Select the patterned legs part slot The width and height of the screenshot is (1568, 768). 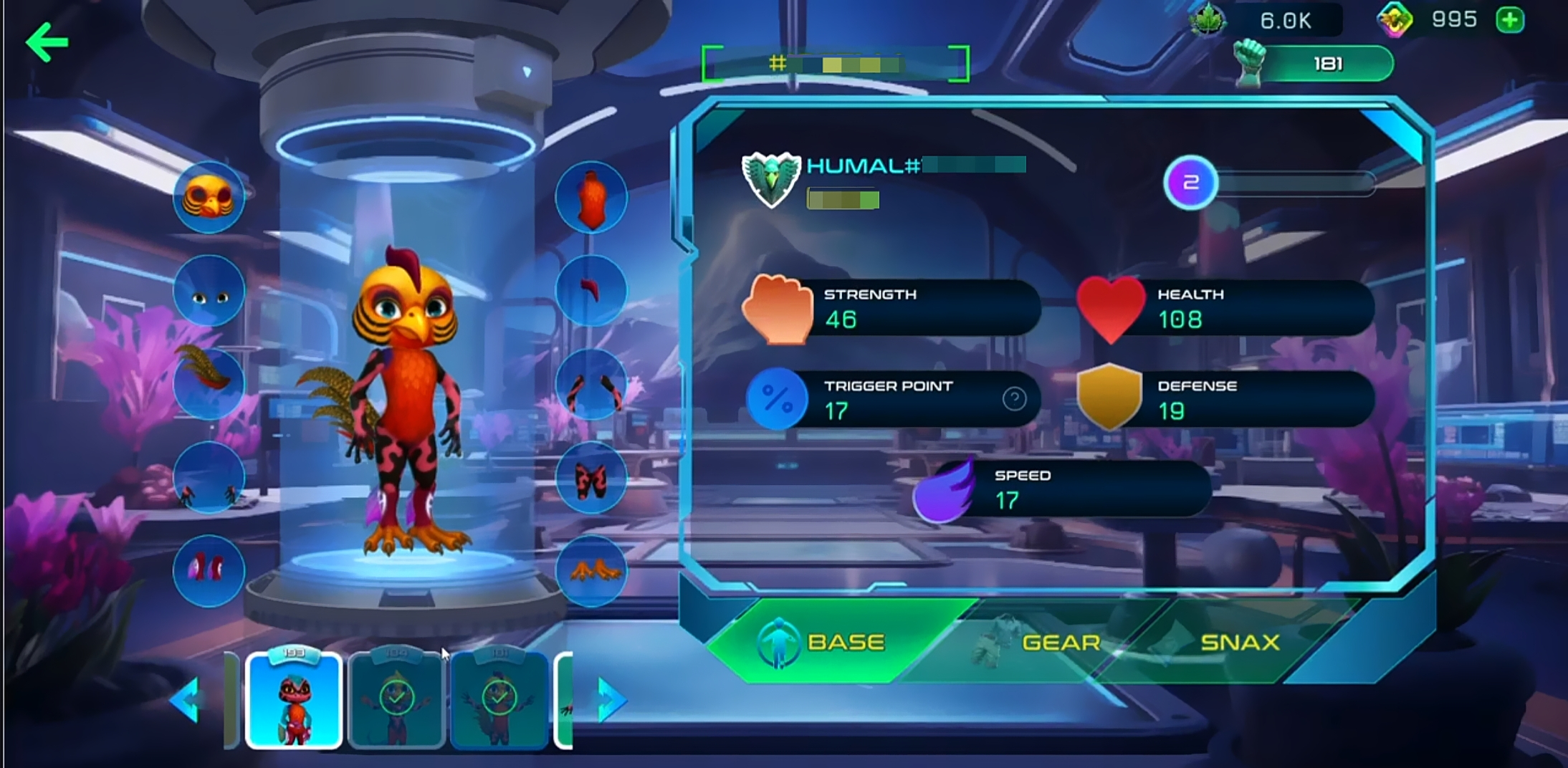click(591, 478)
